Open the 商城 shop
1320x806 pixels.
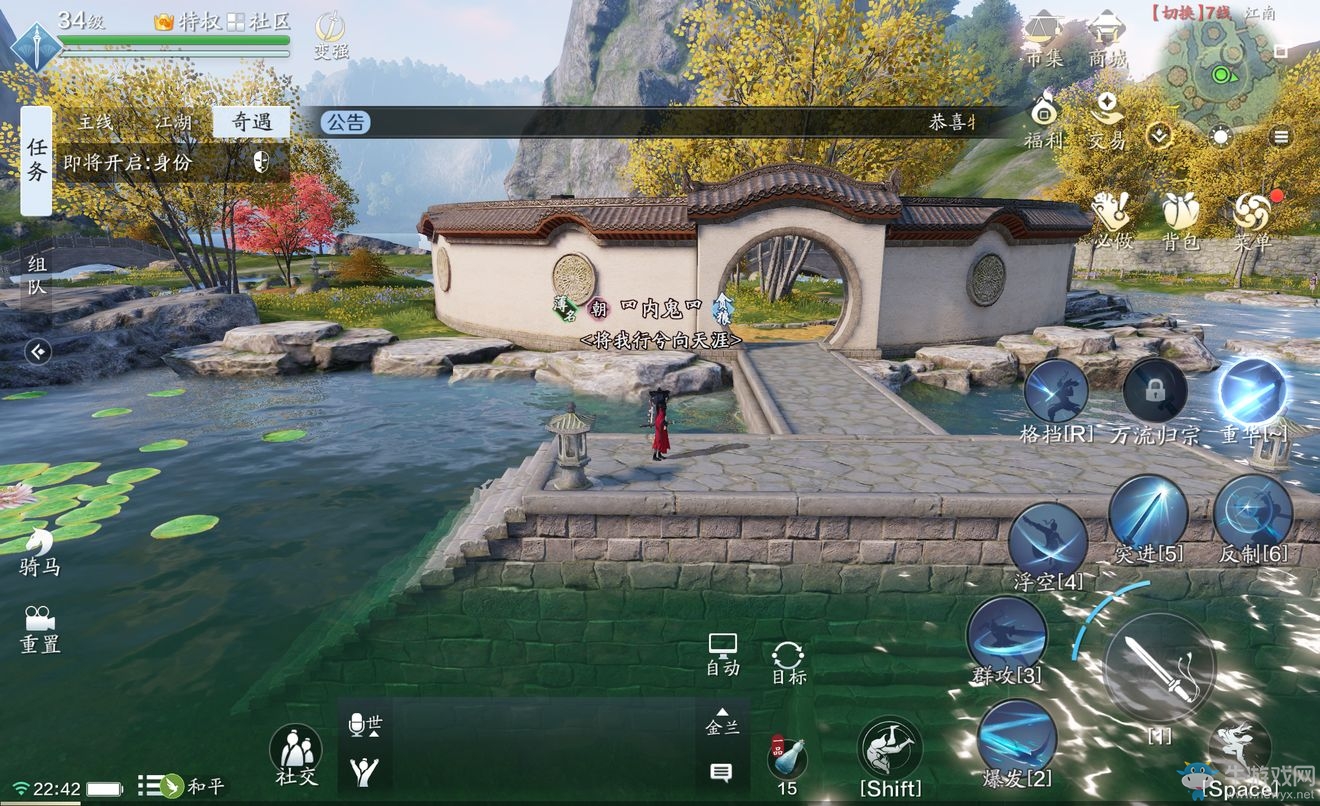click(x=1107, y=35)
